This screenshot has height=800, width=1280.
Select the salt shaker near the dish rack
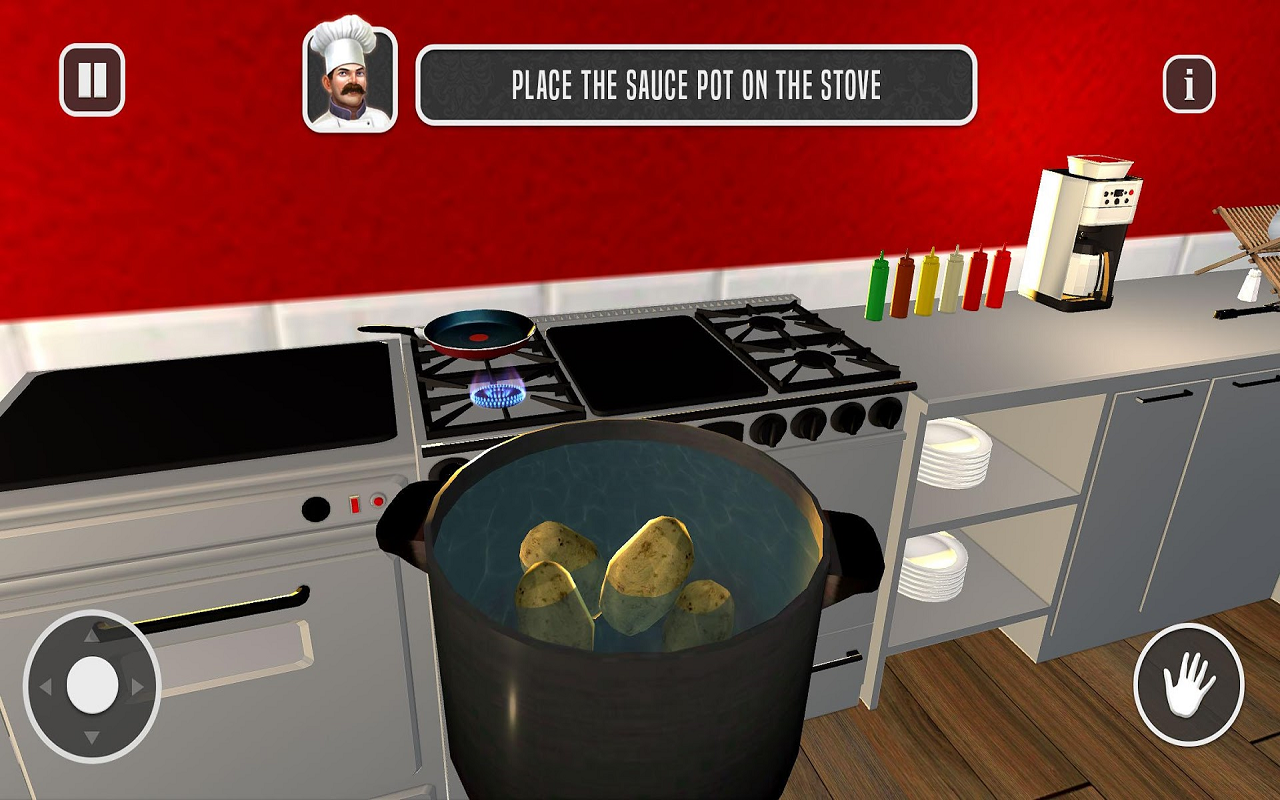pyautogui.click(x=1251, y=285)
